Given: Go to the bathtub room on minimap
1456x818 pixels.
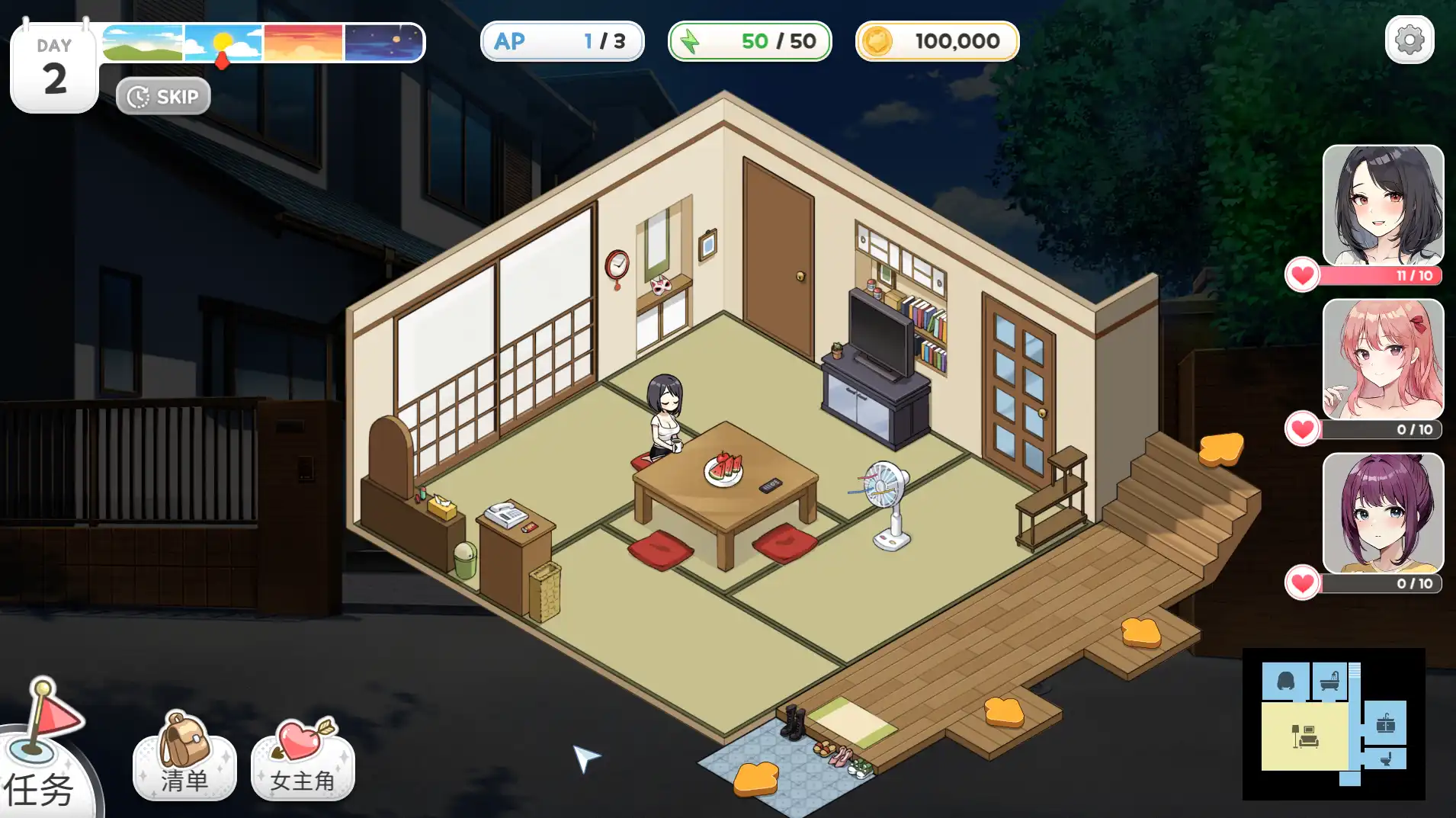Looking at the screenshot, I should pos(1329,681).
